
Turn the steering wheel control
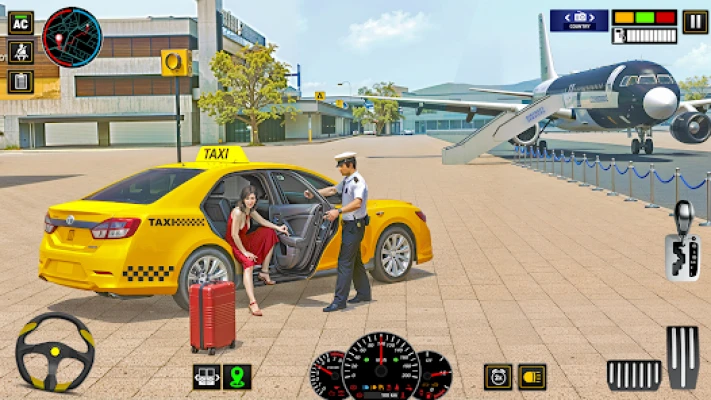54,352
